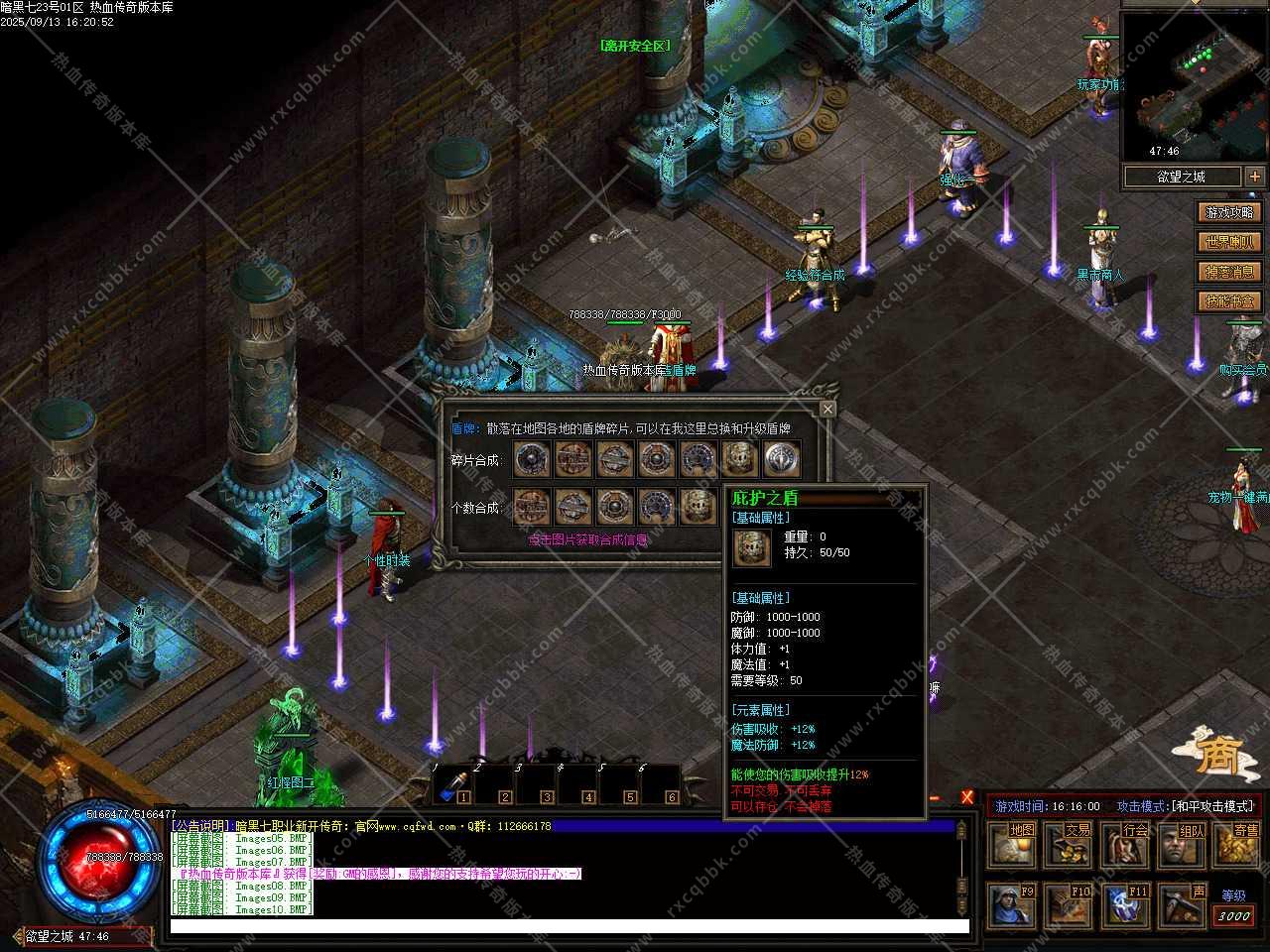The image size is (1270, 952).
Task: Toggle the 声 sound icon
Action: pos(1182,904)
